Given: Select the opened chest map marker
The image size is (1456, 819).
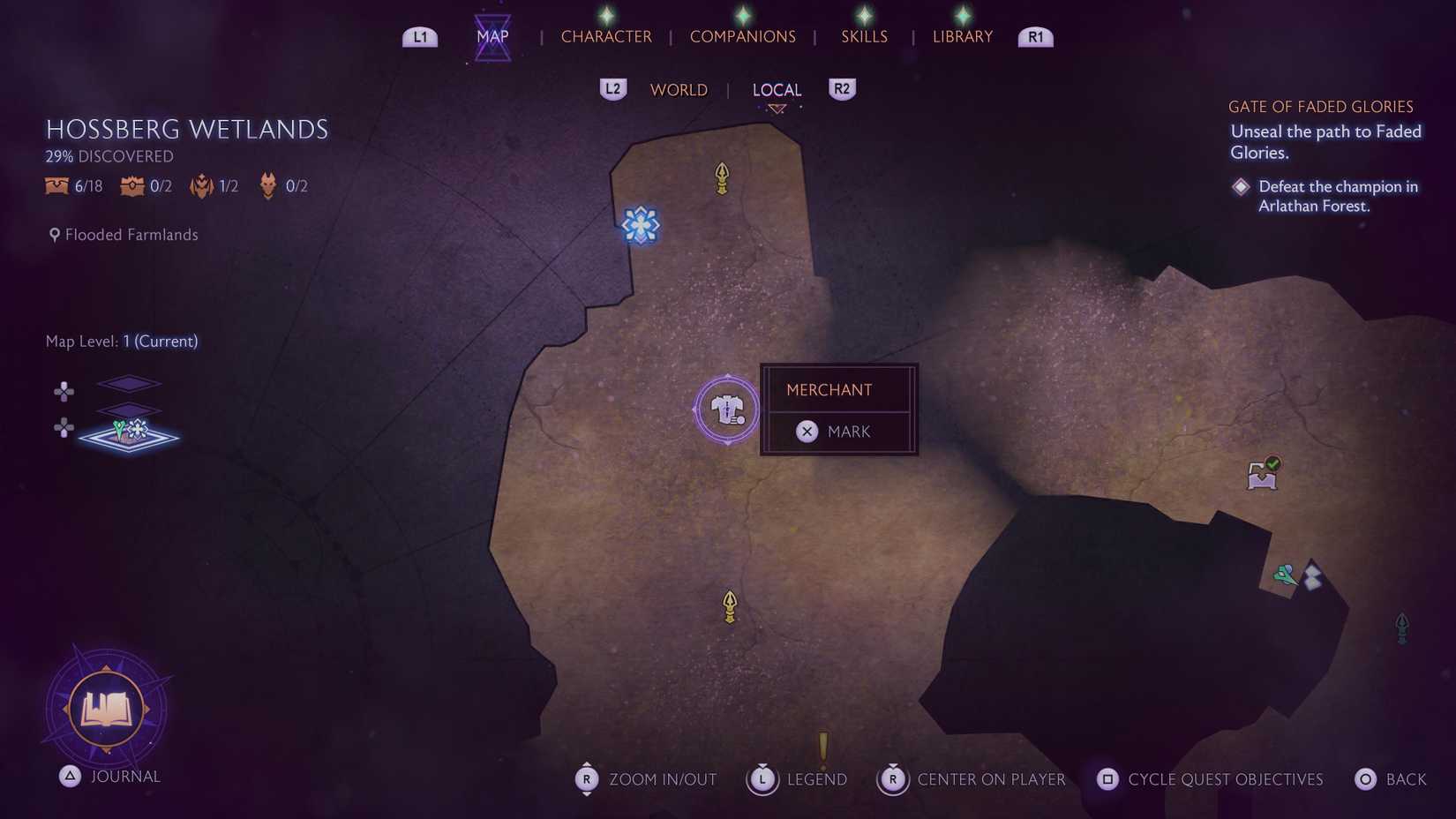Looking at the screenshot, I should tap(1263, 474).
